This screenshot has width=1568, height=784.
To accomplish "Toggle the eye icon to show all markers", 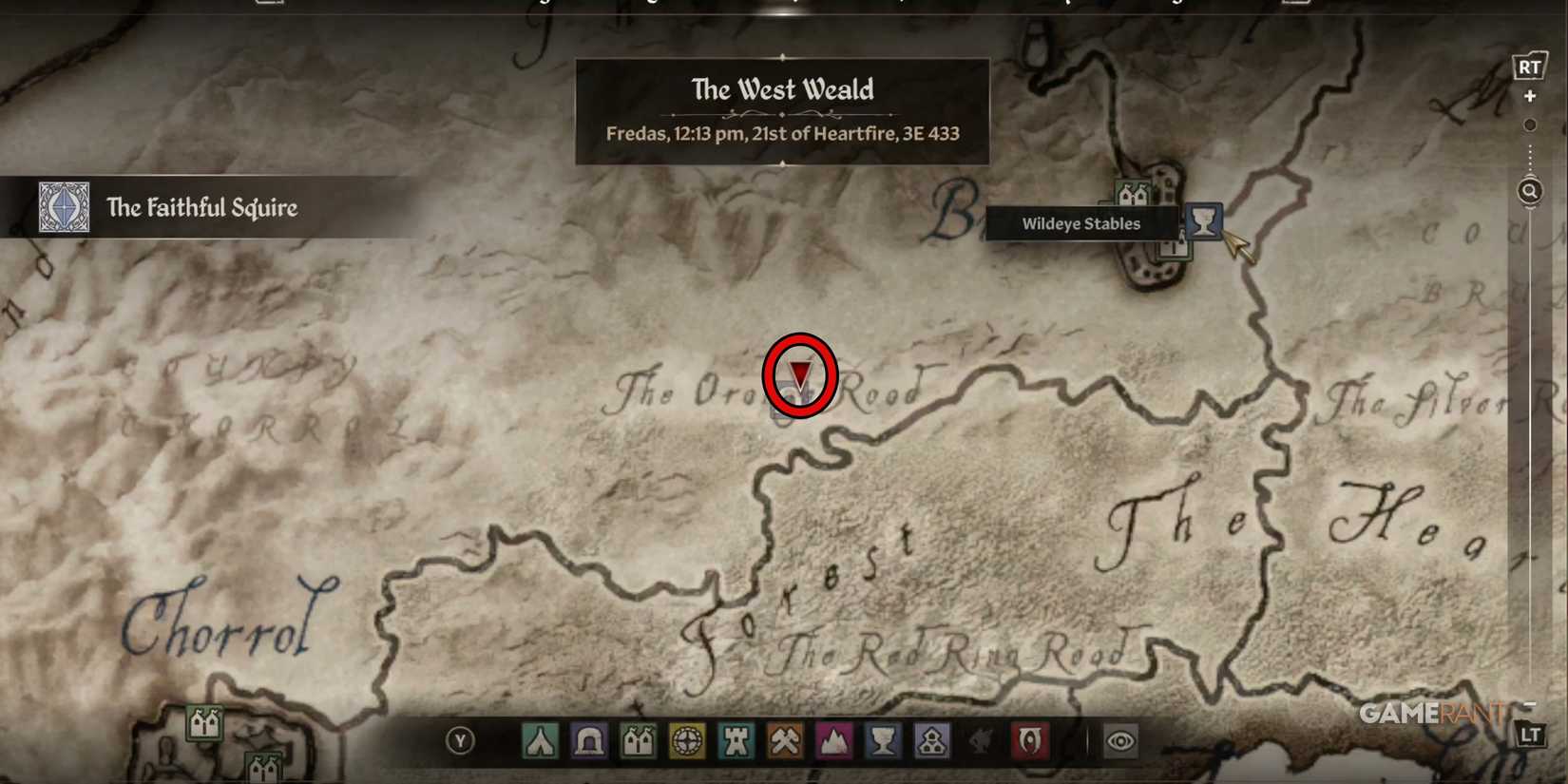I will coord(1120,740).
